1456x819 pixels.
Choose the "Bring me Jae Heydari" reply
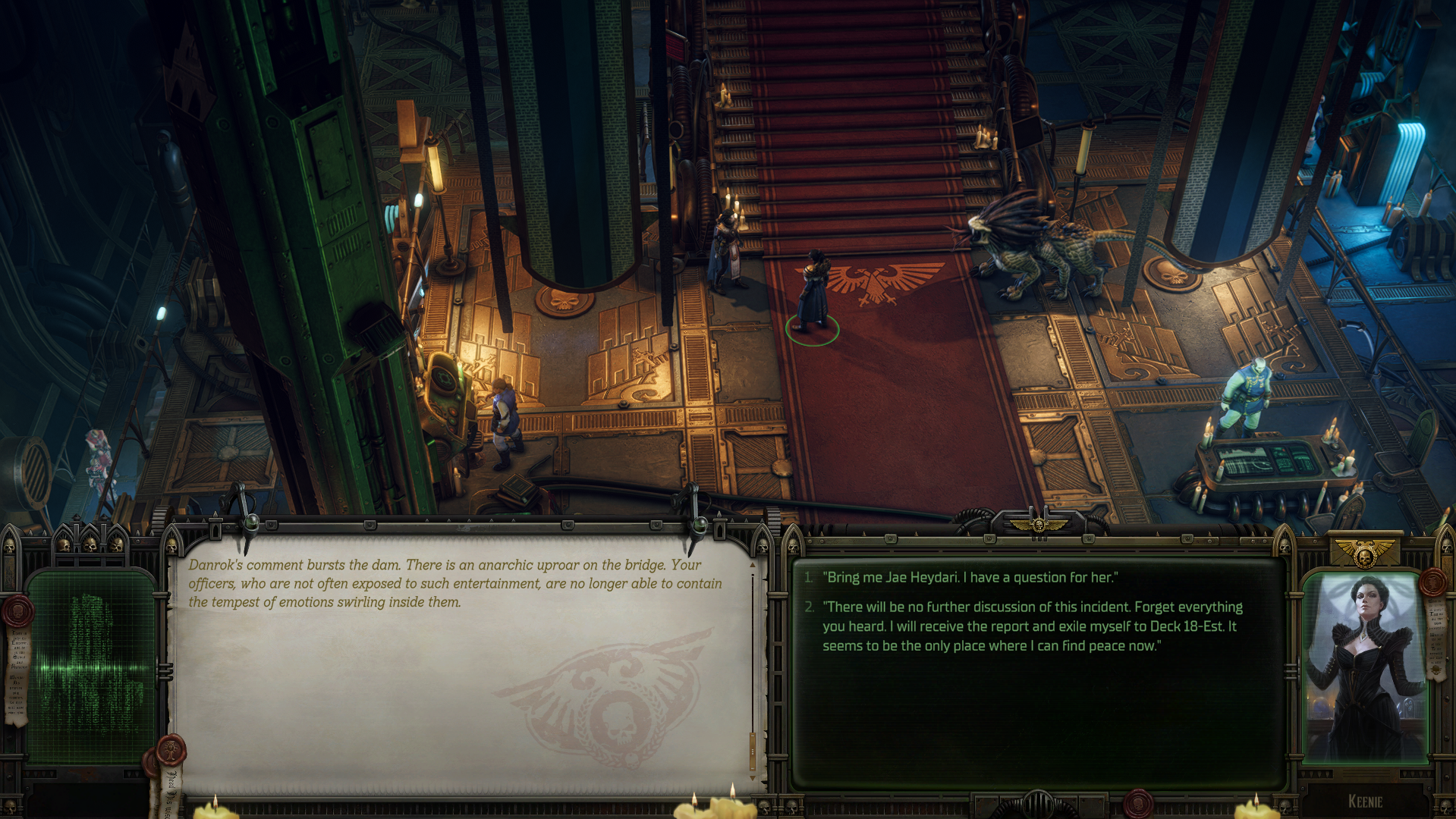[x=971, y=578]
